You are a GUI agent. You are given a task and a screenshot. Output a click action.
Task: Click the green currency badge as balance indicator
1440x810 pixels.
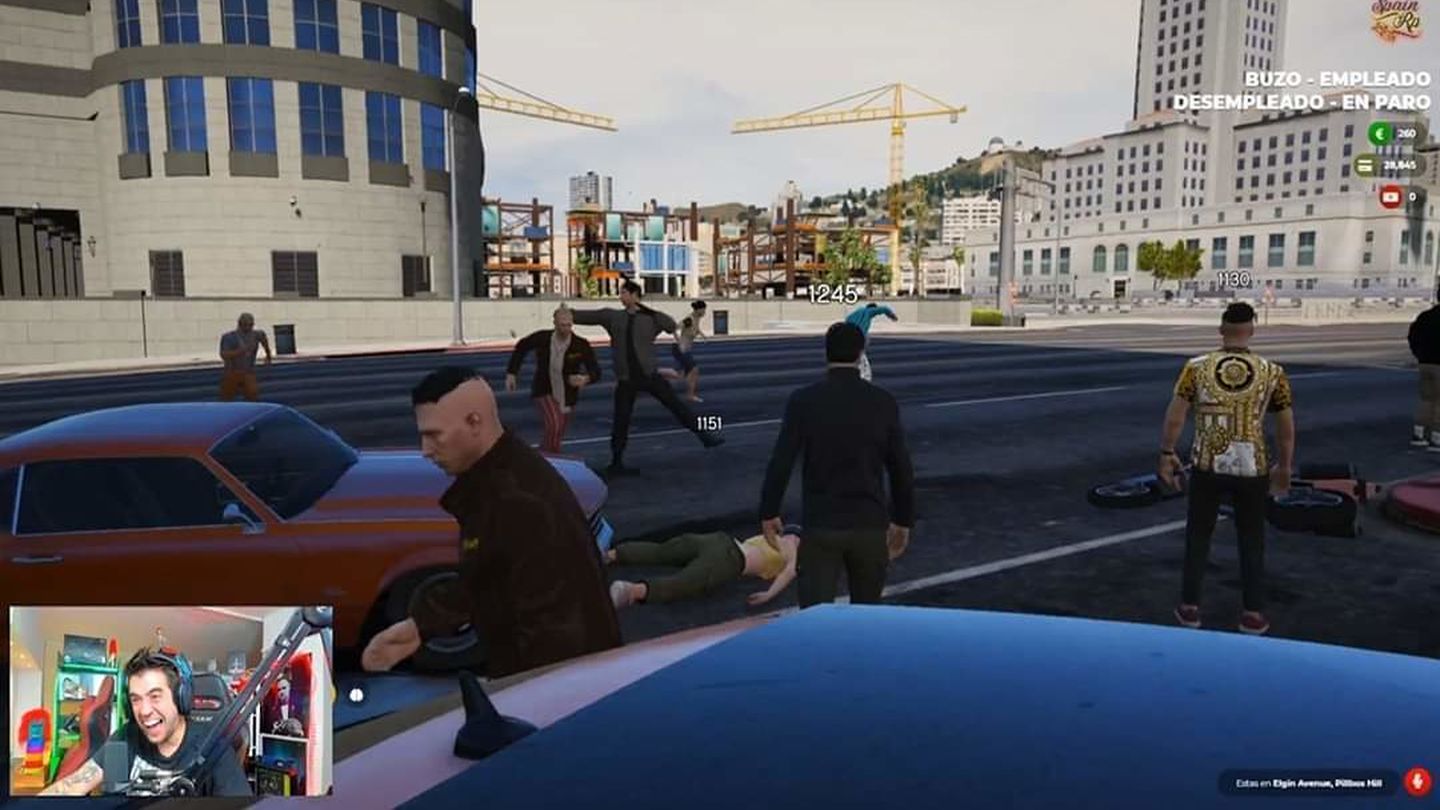[x=1380, y=131]
